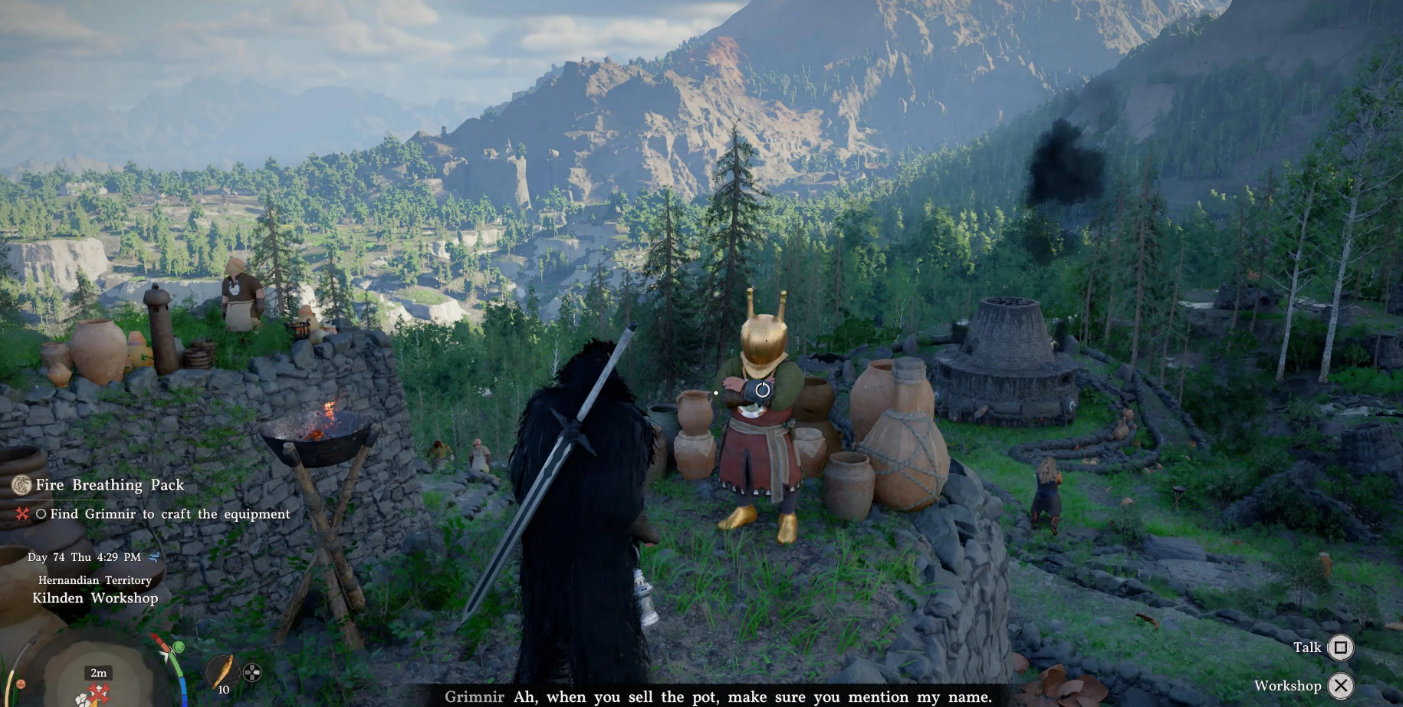Open the Fire Breathing Pack quest tracker
This screenshot has height=707, width=1403.
tap(110, 485)
